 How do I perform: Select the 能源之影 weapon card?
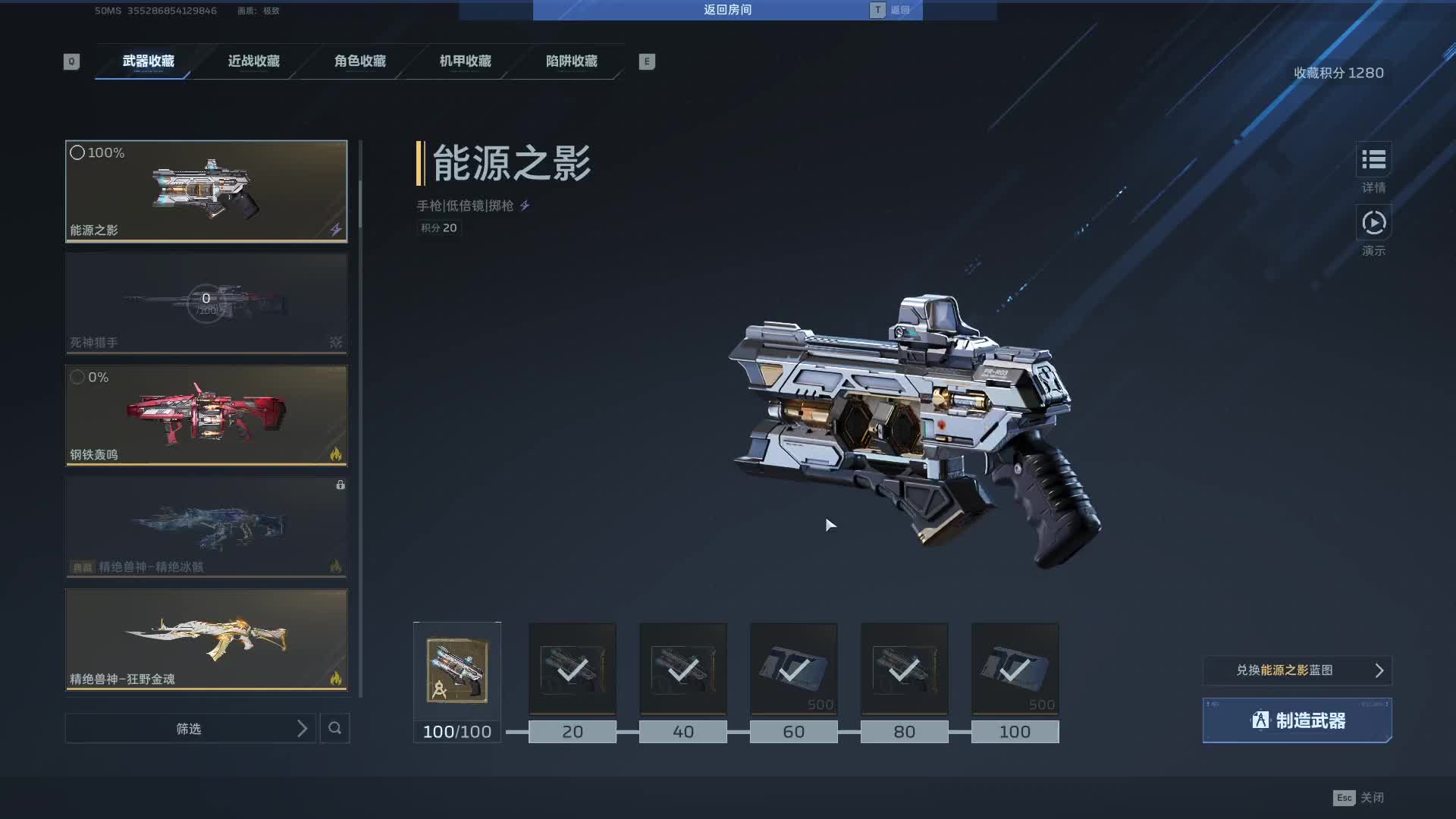click(206, 191)
